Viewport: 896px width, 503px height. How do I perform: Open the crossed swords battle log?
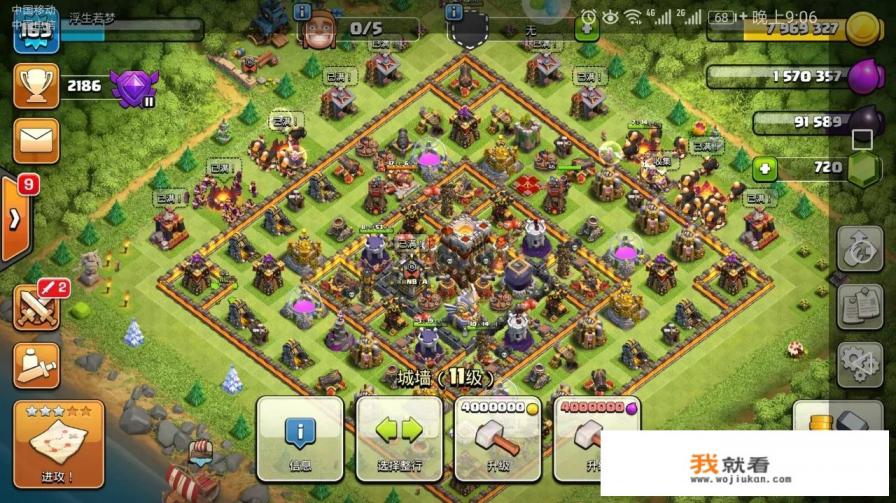36,306
